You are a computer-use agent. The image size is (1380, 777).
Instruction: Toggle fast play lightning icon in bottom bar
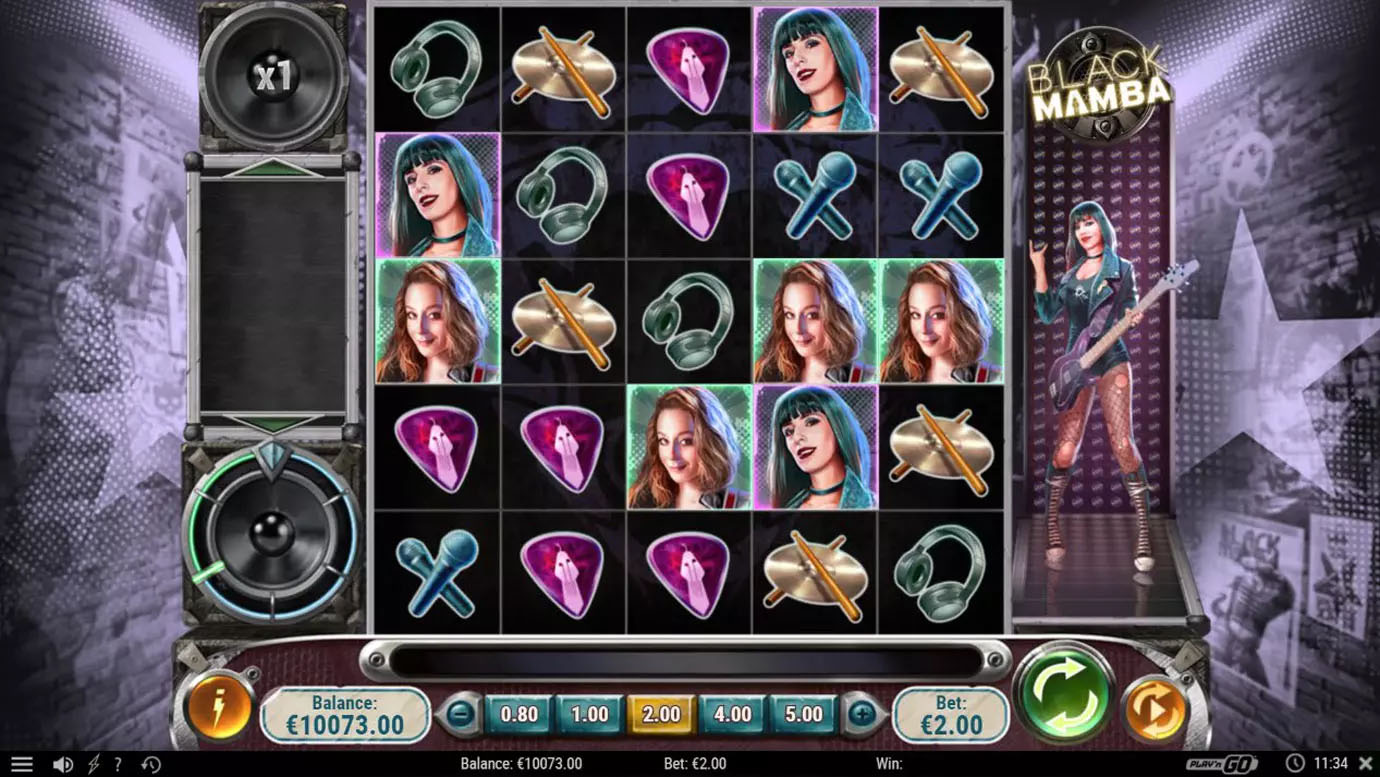click(94, 765)
